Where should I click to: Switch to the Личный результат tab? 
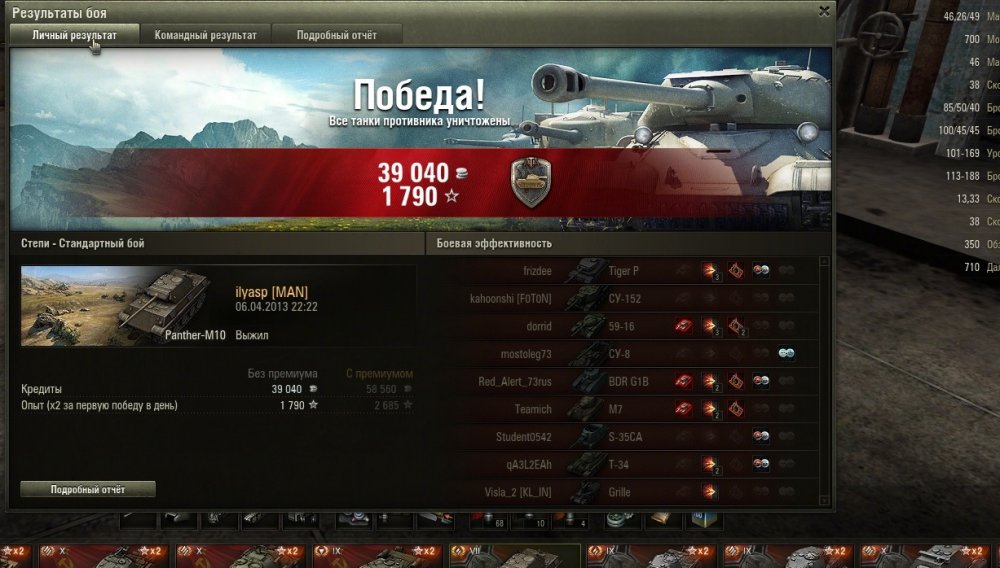(74, 35)
